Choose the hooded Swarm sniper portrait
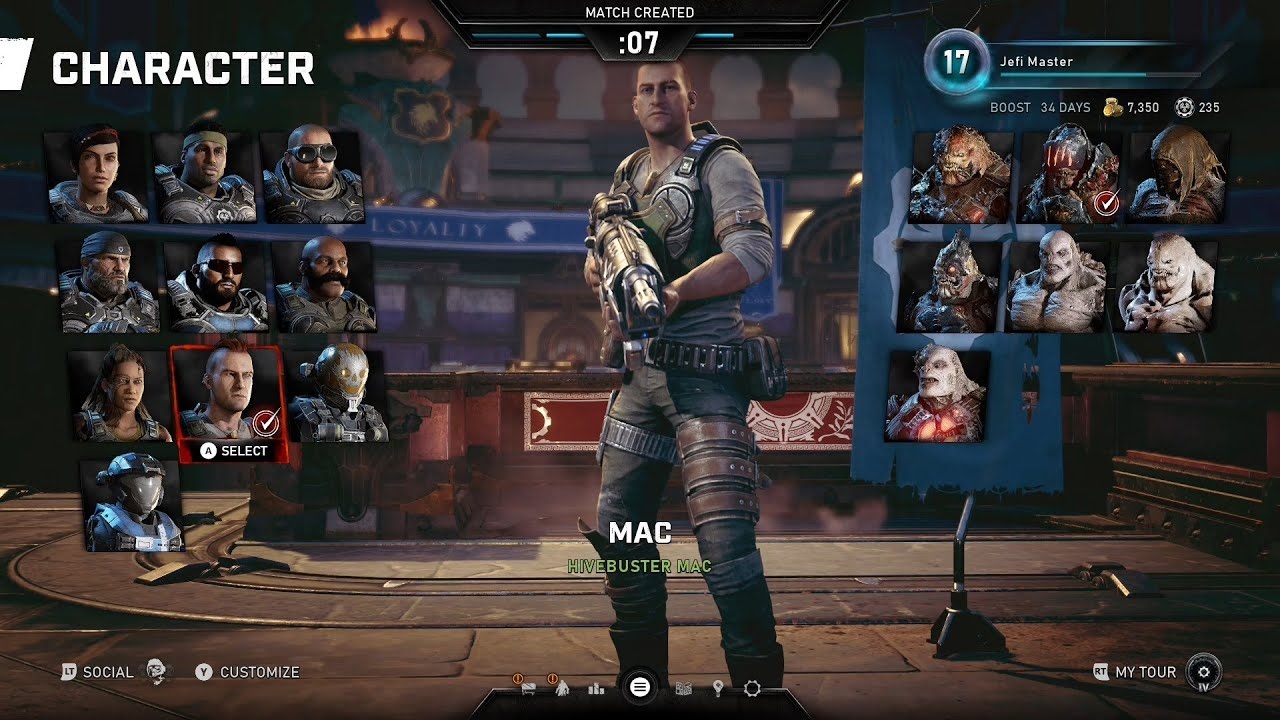This screenshot has height=720, width=1280. (1178, 174)
